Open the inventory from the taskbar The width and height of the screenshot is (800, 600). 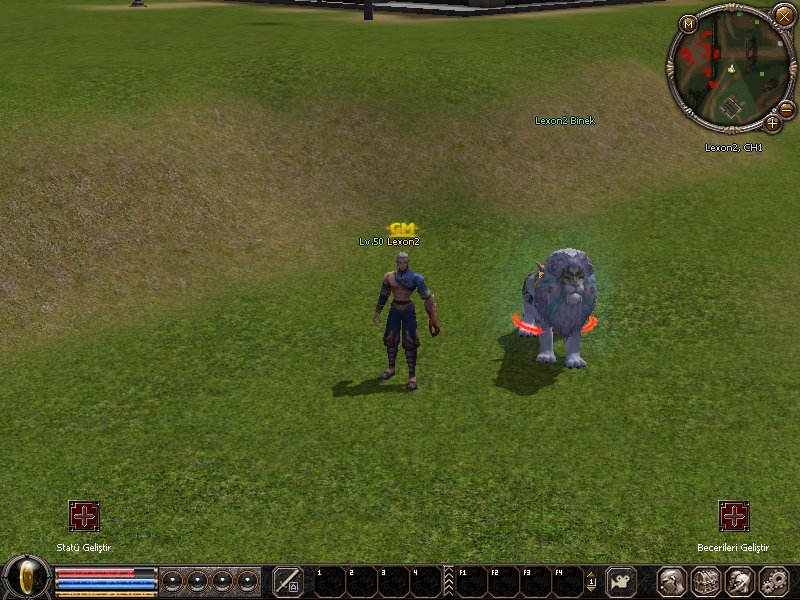tap(706, 581)
